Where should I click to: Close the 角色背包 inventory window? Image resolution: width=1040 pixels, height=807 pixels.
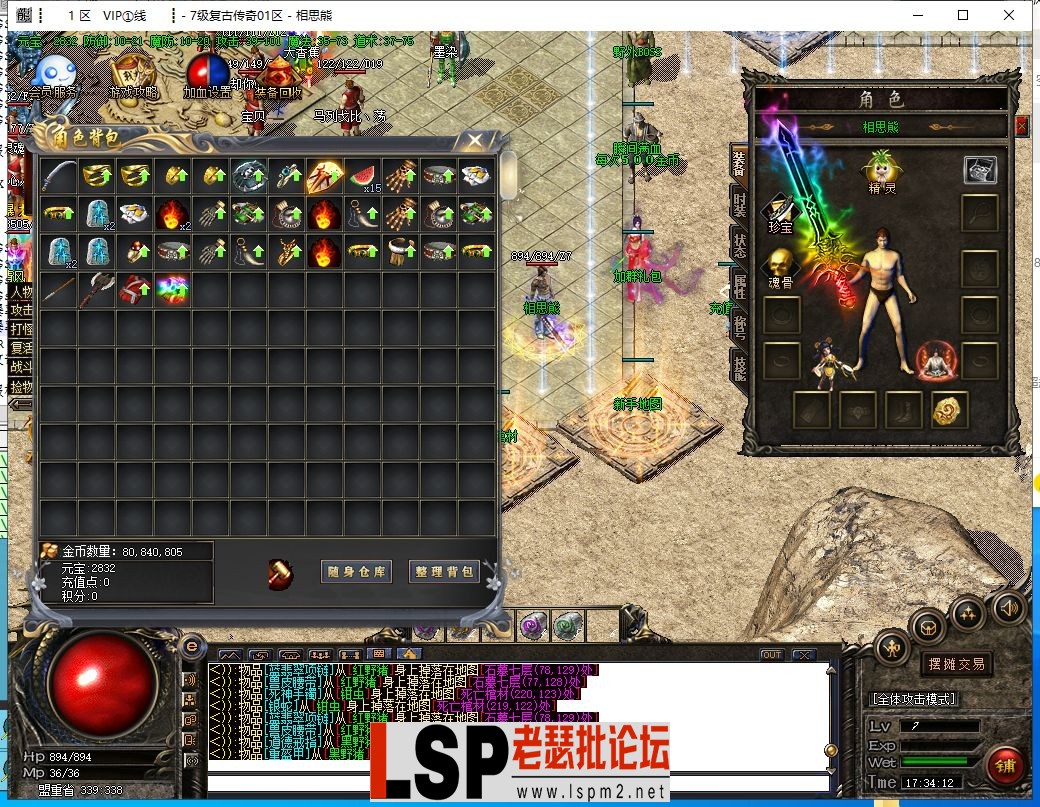coord(476,141)
